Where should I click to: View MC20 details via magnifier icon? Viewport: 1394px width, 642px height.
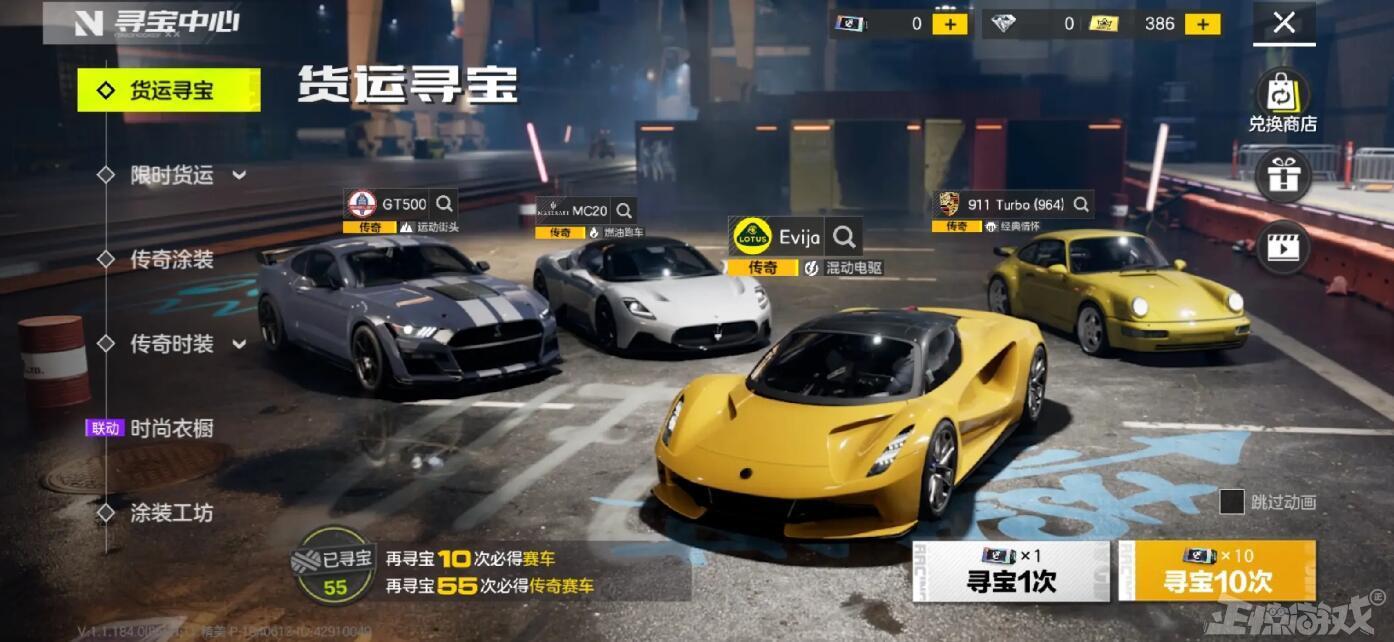tap(624, 211)
